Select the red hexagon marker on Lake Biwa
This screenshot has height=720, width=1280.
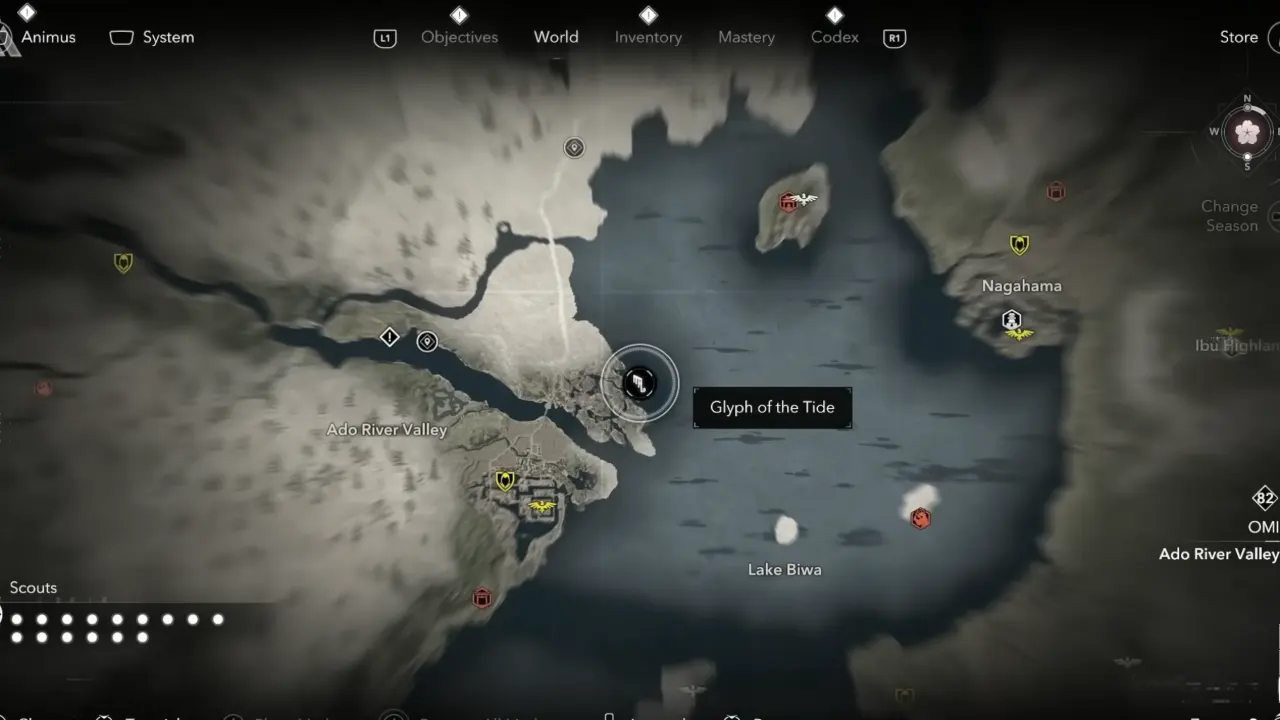(x=920, y=517)
